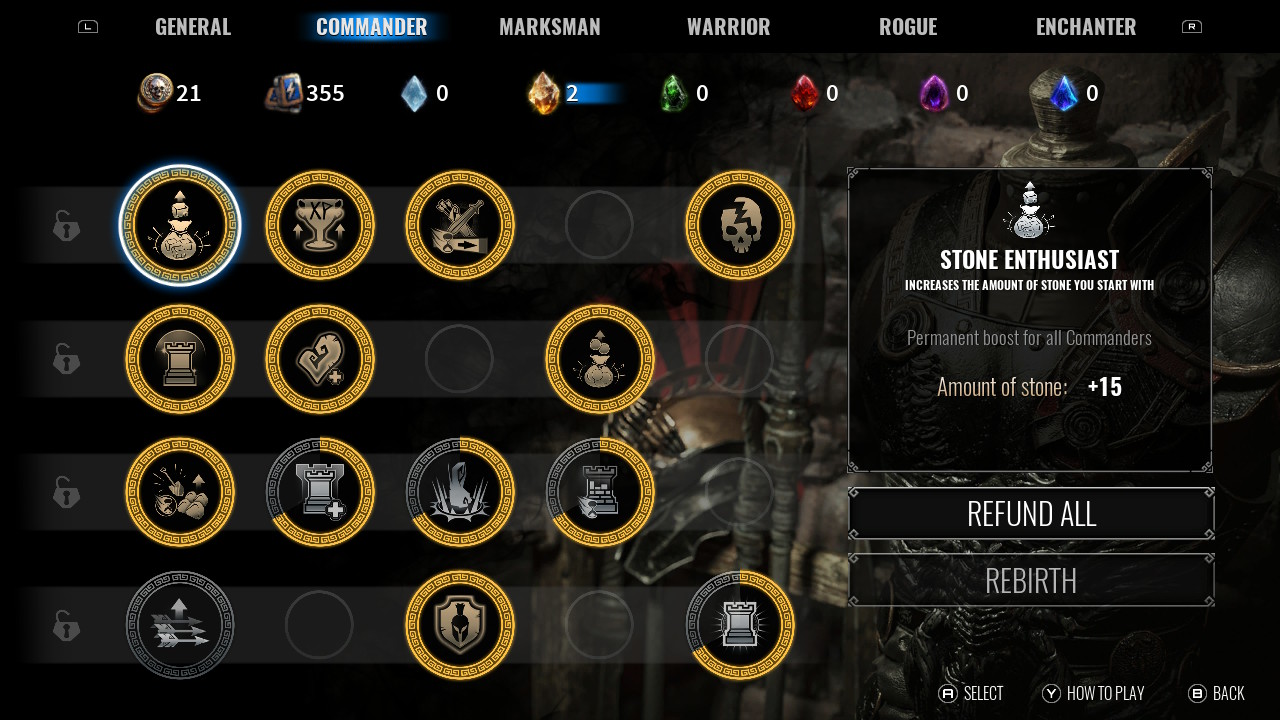This screenshot has height=720, width=1280.
Task: Click the Refund All button
Action: point(1031,514)
